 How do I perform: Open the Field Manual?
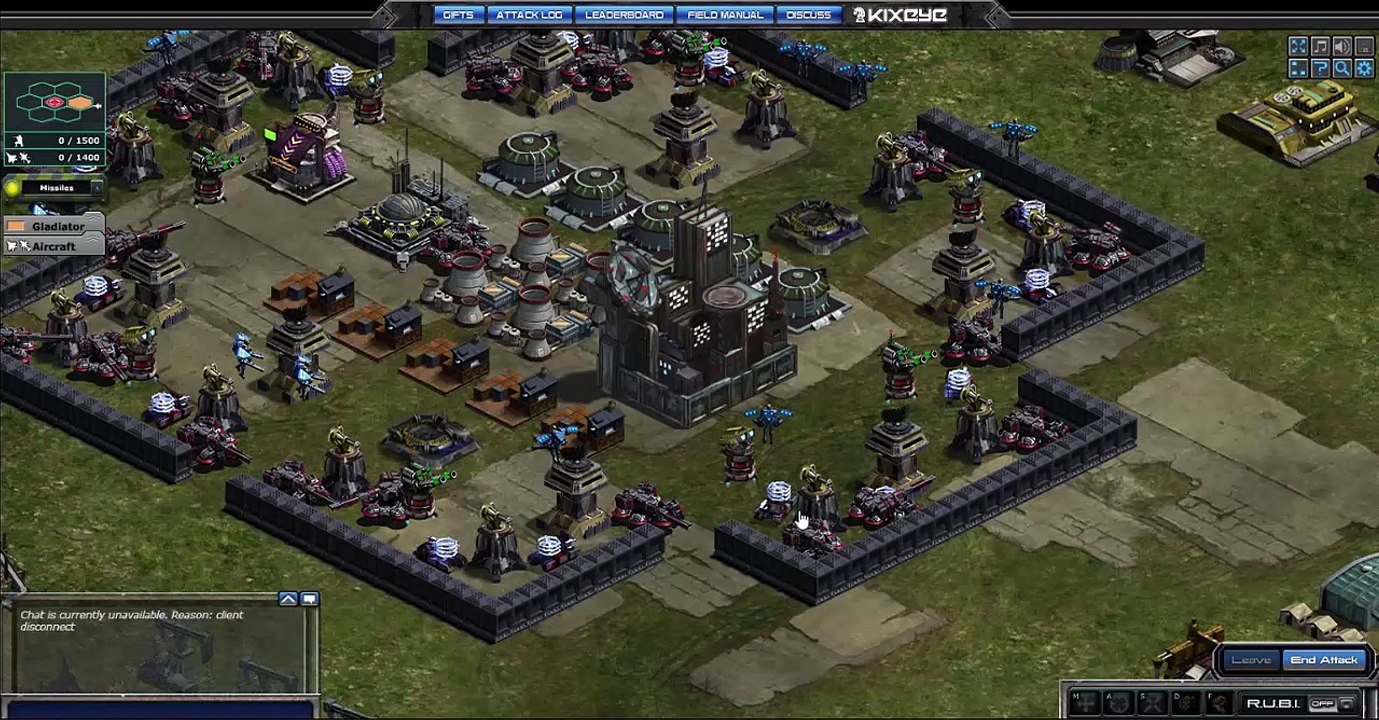coord(725,15)
